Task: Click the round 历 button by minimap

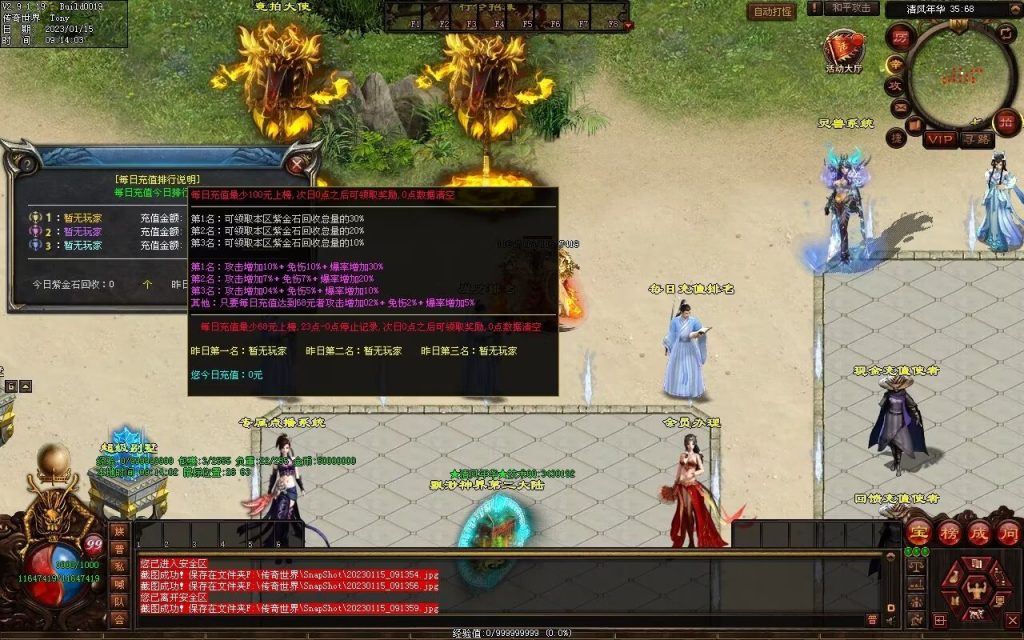Action: tap(901, 36)
